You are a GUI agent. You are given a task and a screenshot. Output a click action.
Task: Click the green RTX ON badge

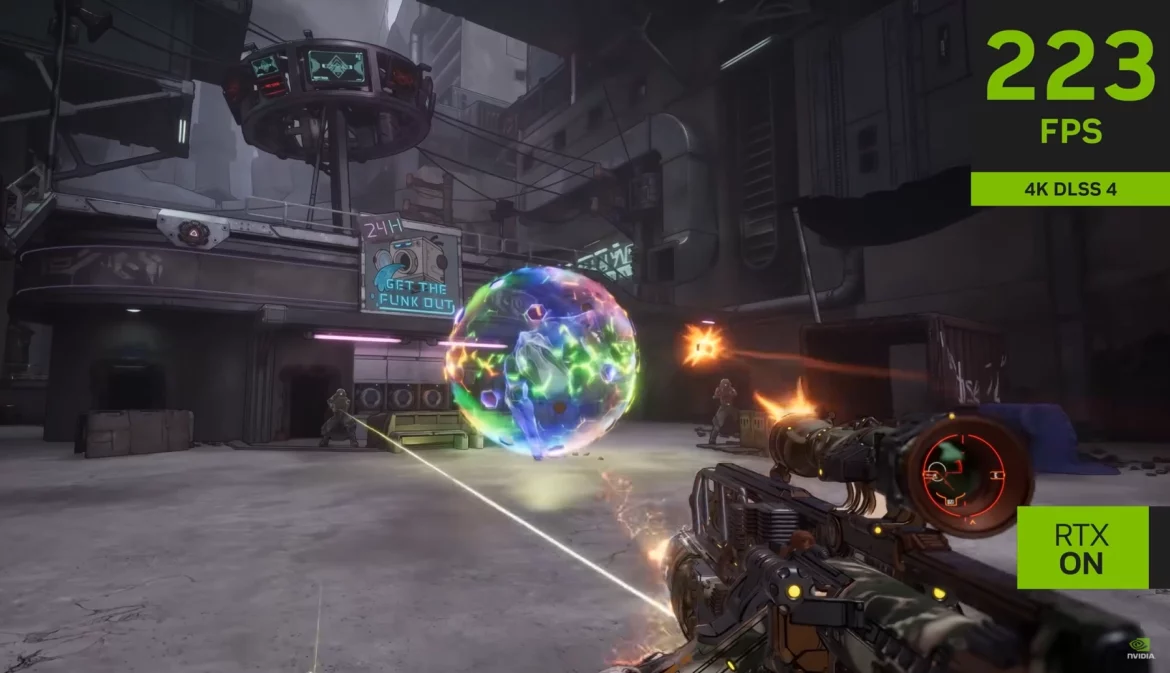pyautogui.click(x=1082, y=547)
